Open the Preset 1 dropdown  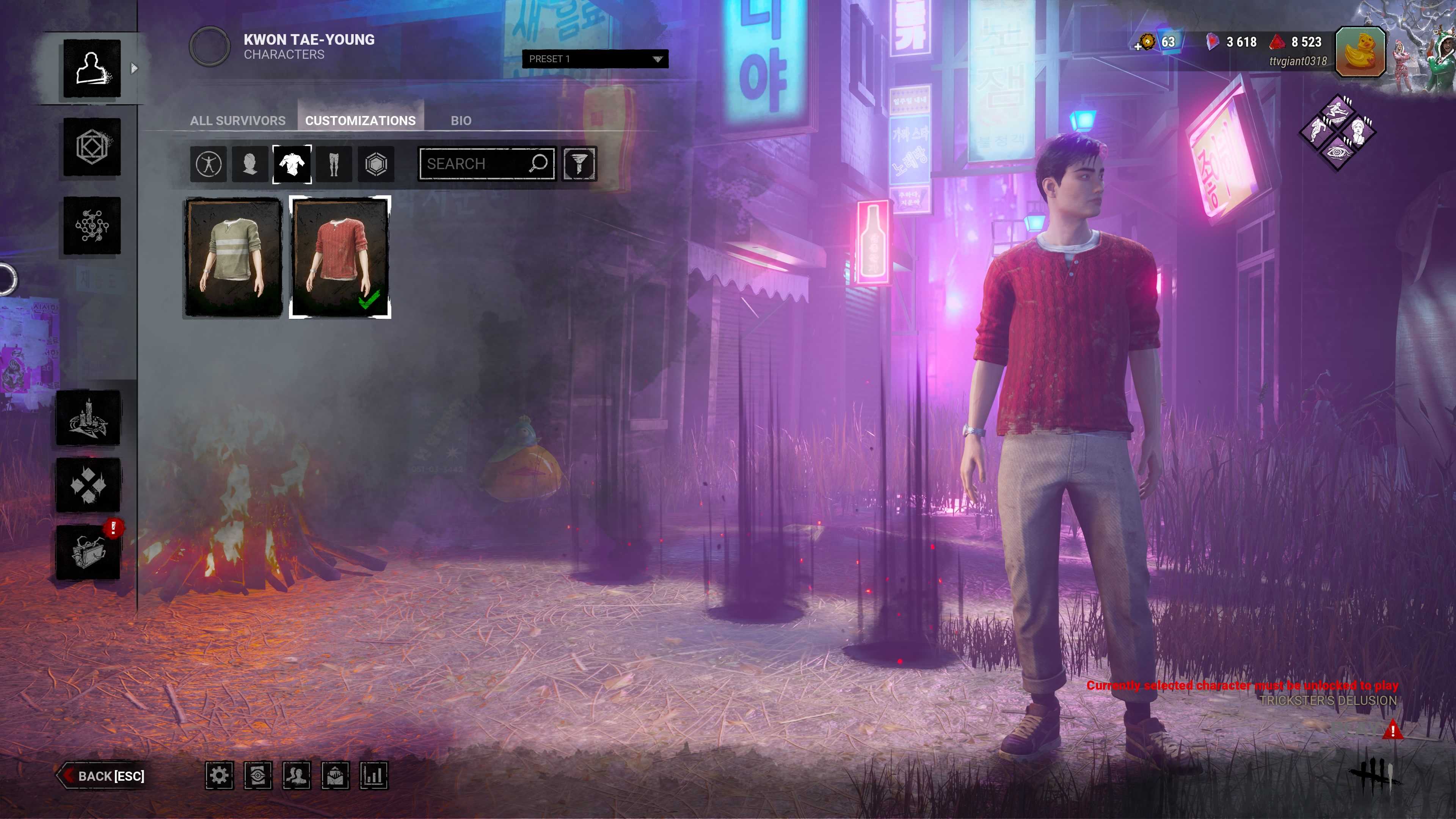[x=595, y=59]
